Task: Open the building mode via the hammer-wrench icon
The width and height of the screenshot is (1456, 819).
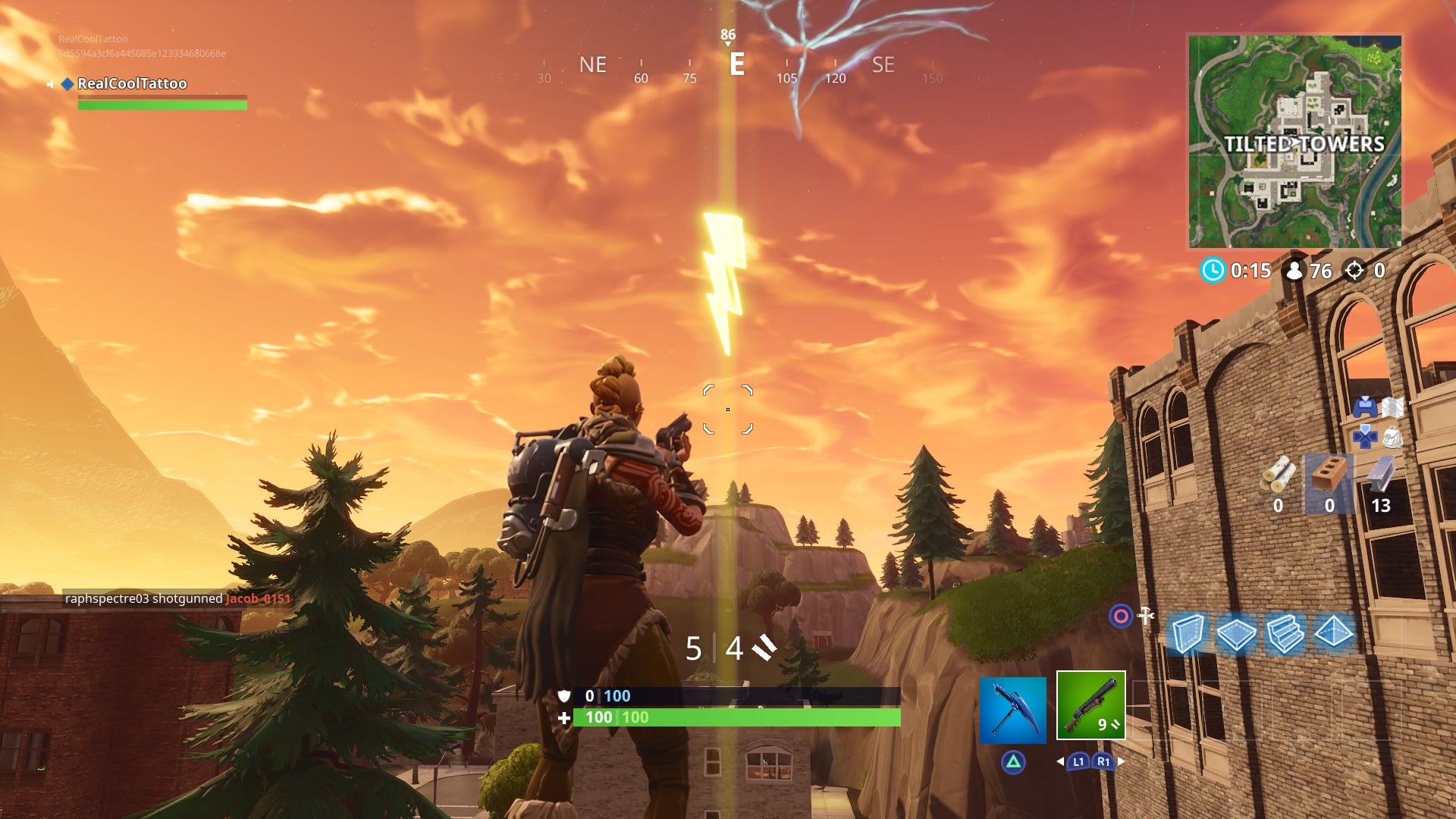Action: (1146, 616)
